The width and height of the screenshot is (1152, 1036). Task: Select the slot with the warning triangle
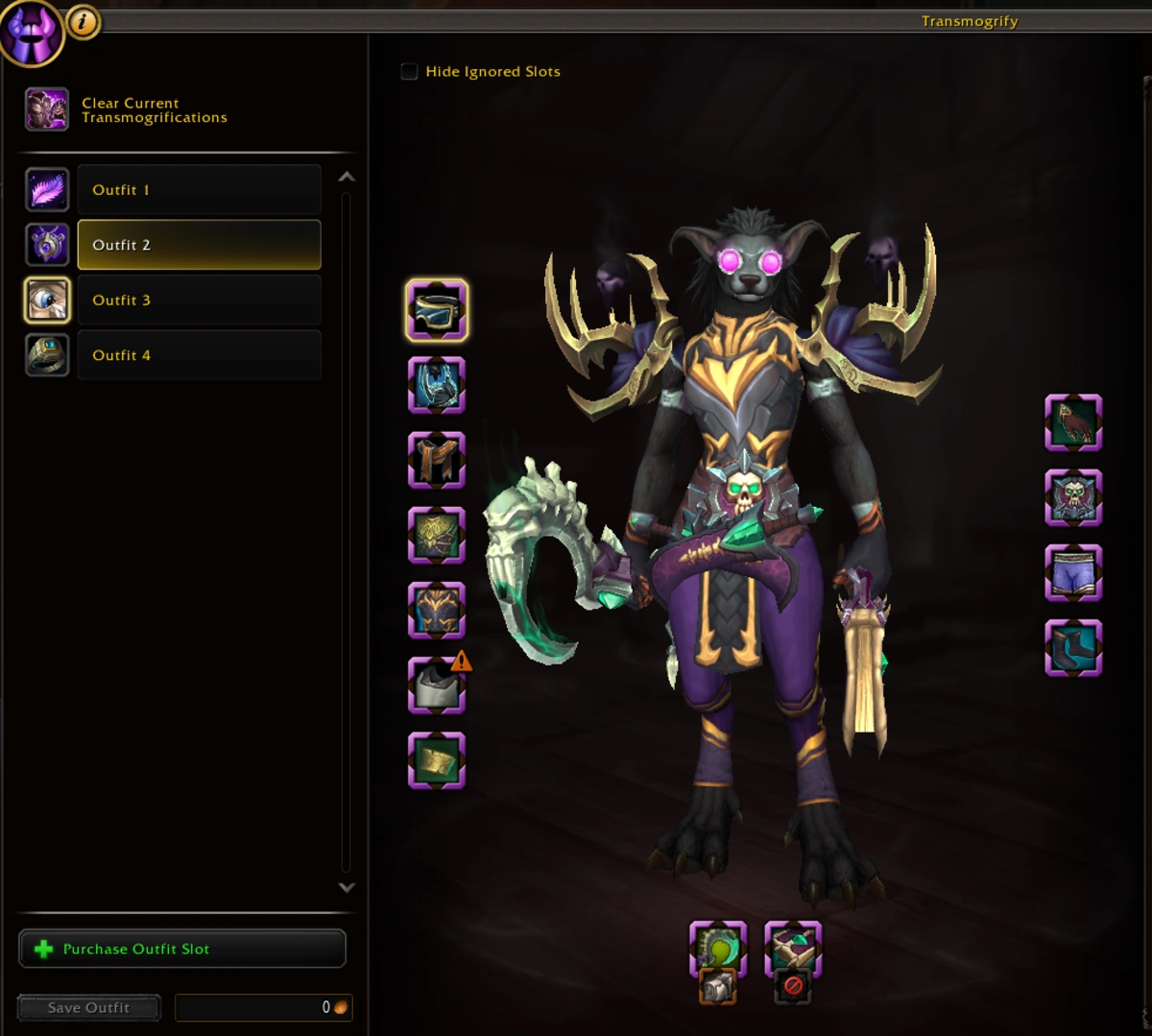click(437, 686)
